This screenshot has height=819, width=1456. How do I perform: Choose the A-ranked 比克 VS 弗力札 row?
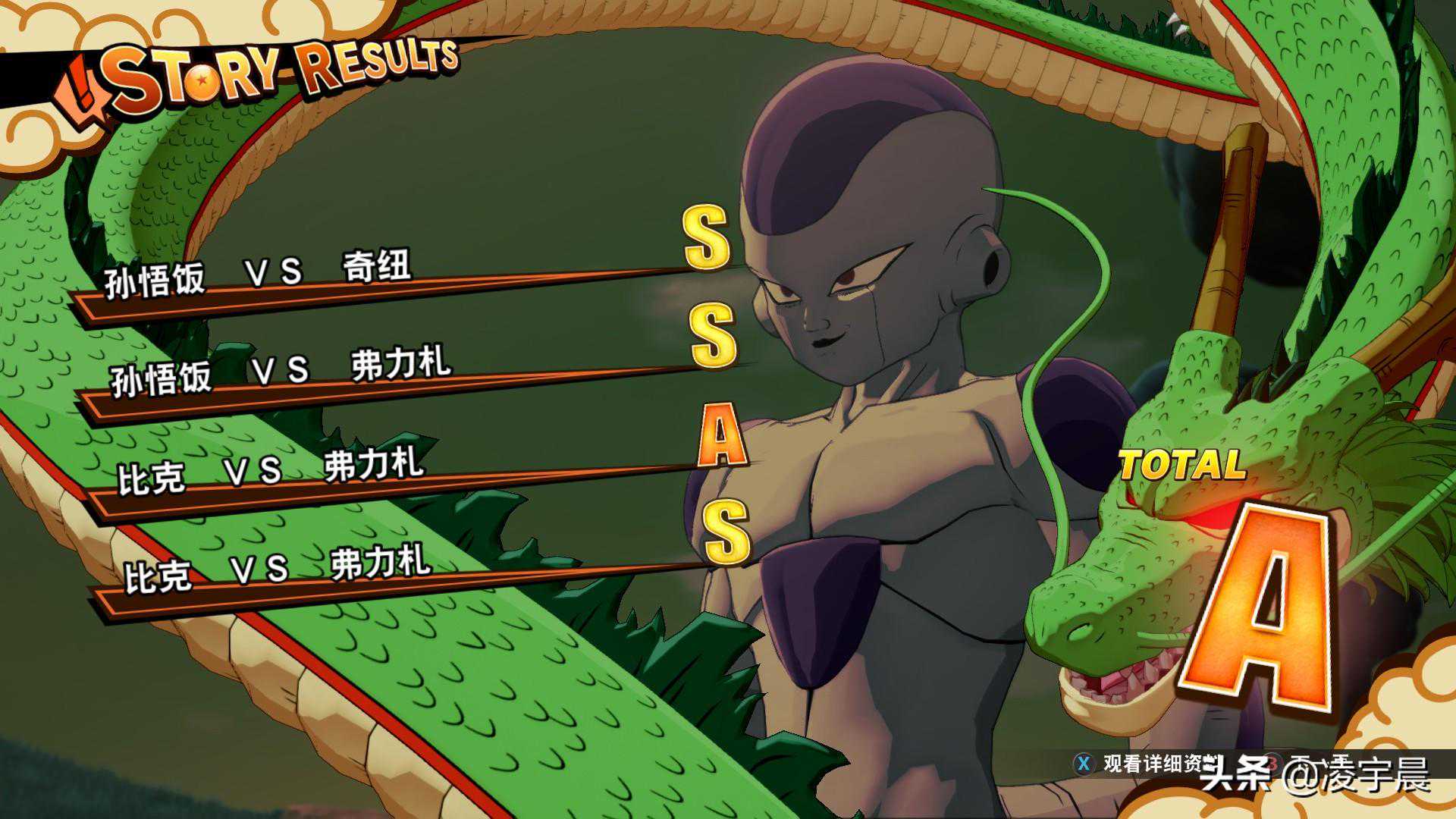pyautogui.click(x=271, y=472)
